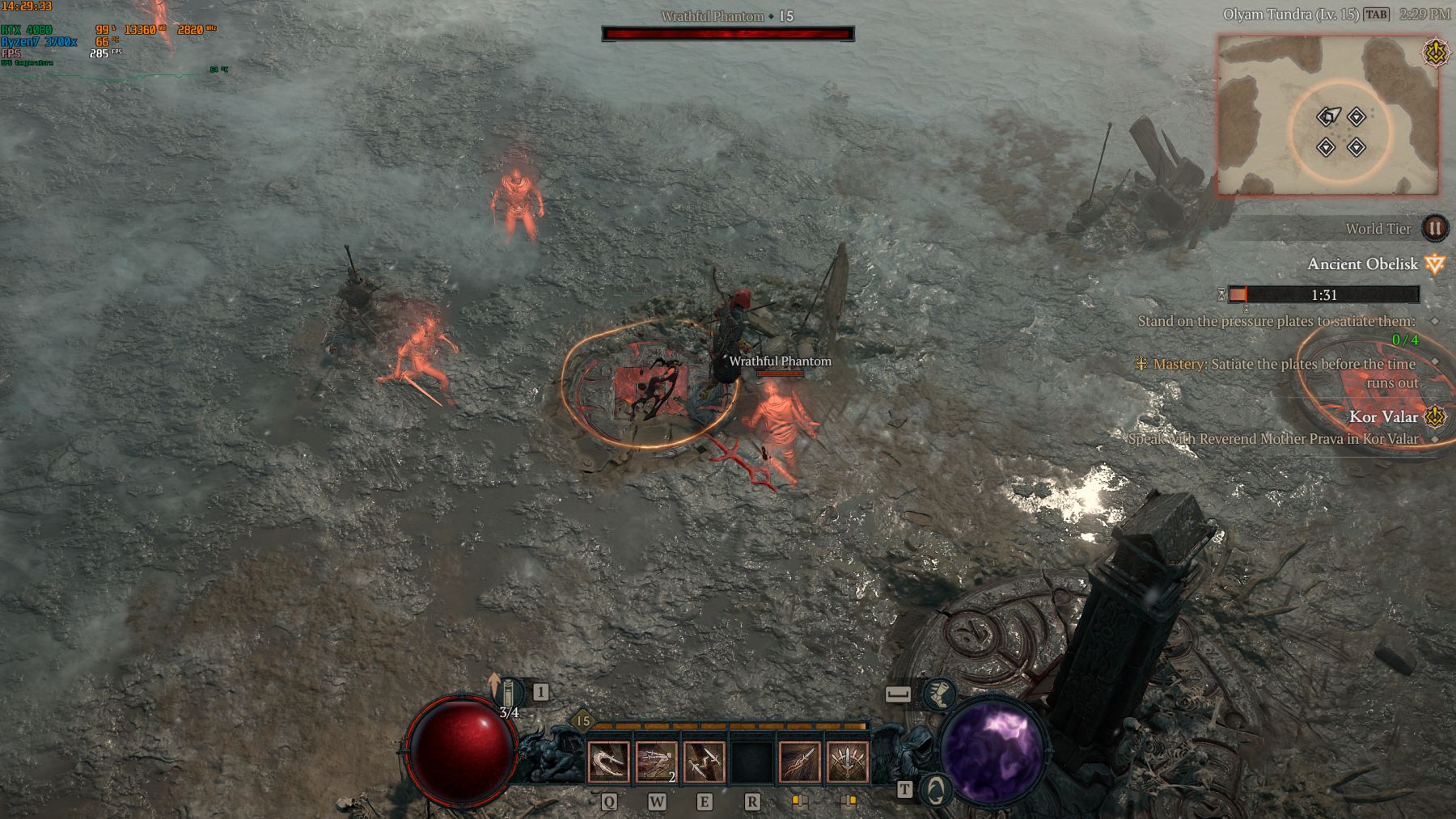Open the Olyam Tundra minimap
This screenshot has height=819, width=1456.
tap(1328, 115)
